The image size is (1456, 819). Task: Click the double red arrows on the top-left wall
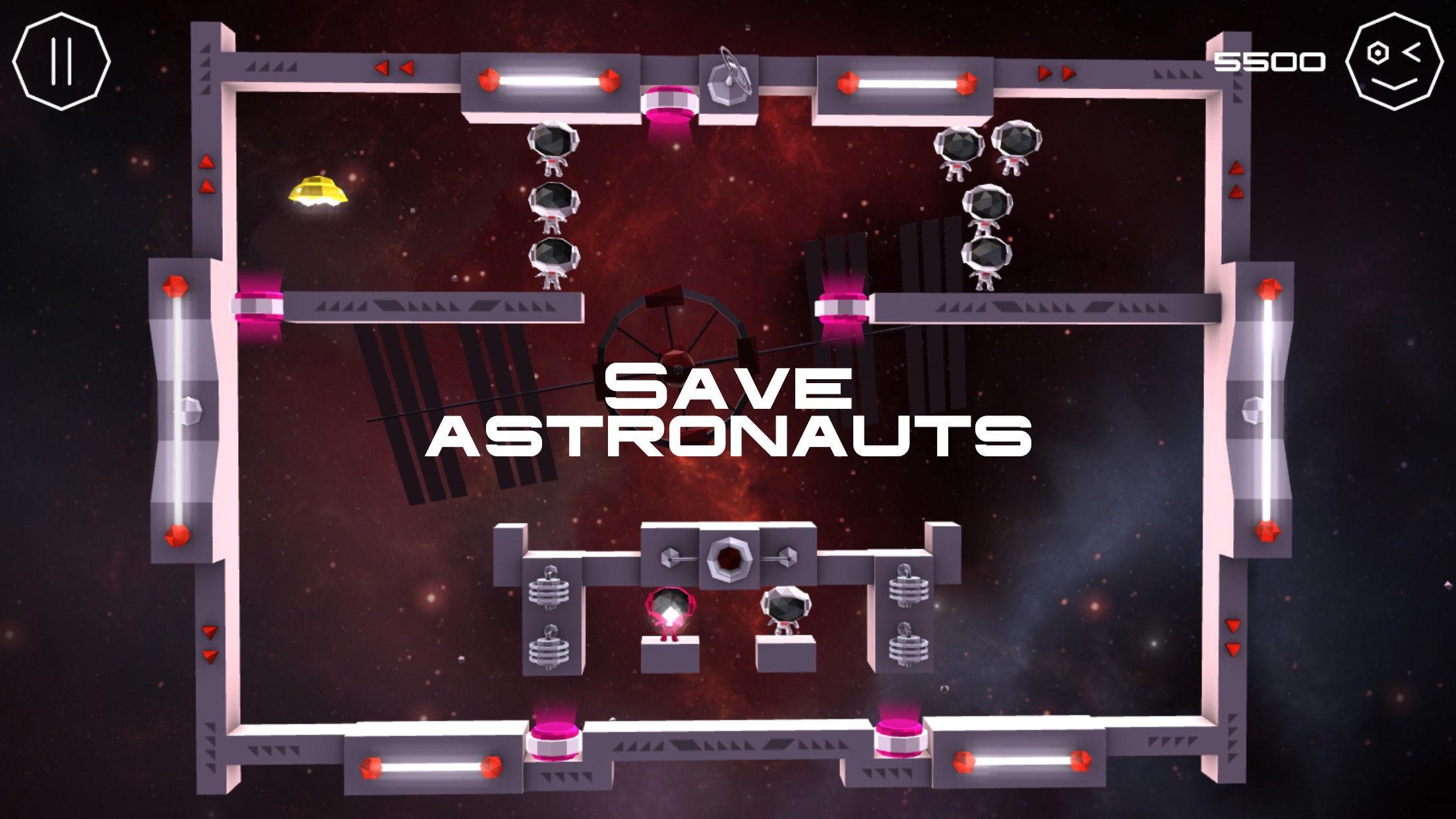tap(394, 67)
